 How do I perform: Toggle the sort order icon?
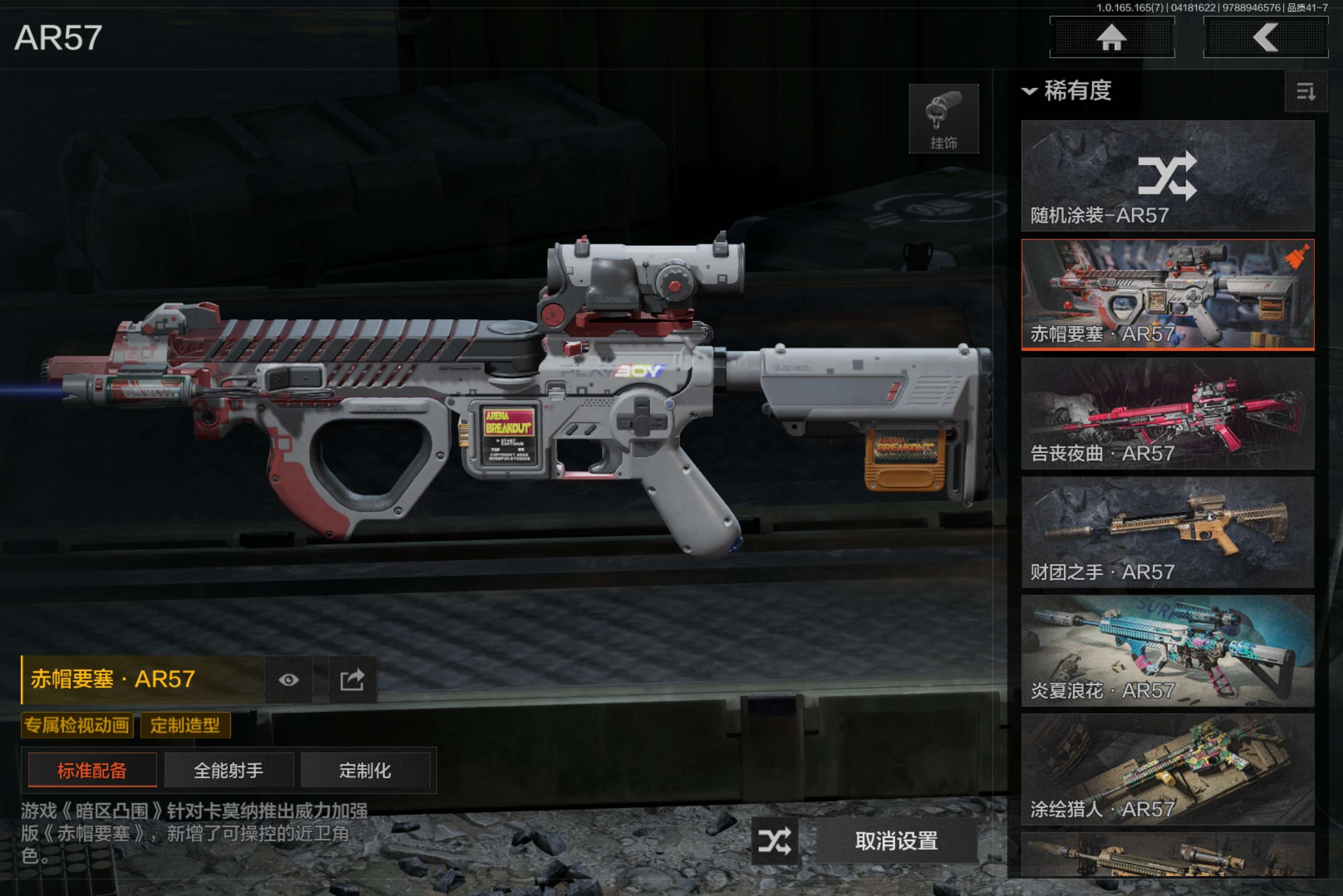tap(1305, 91)
